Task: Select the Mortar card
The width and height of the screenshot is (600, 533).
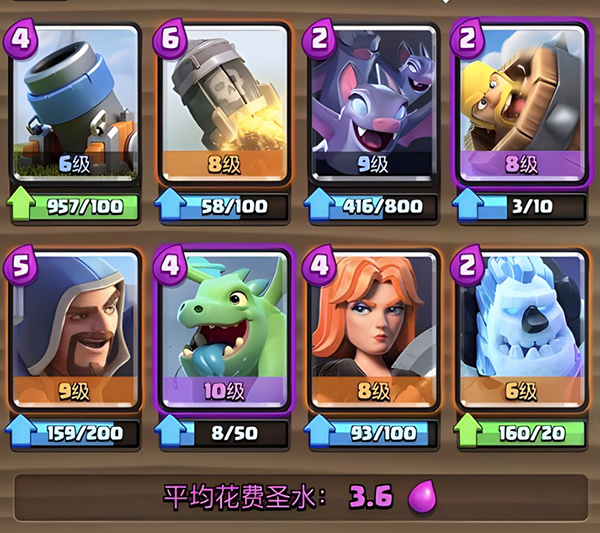Action: (x=74, y=102)
